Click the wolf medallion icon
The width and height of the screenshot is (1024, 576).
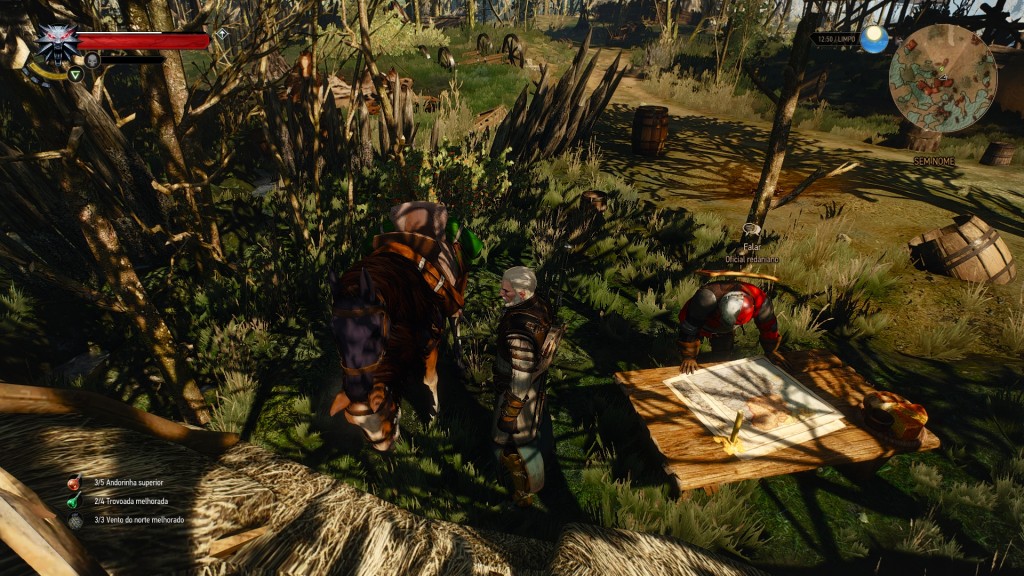click(56, 42)
